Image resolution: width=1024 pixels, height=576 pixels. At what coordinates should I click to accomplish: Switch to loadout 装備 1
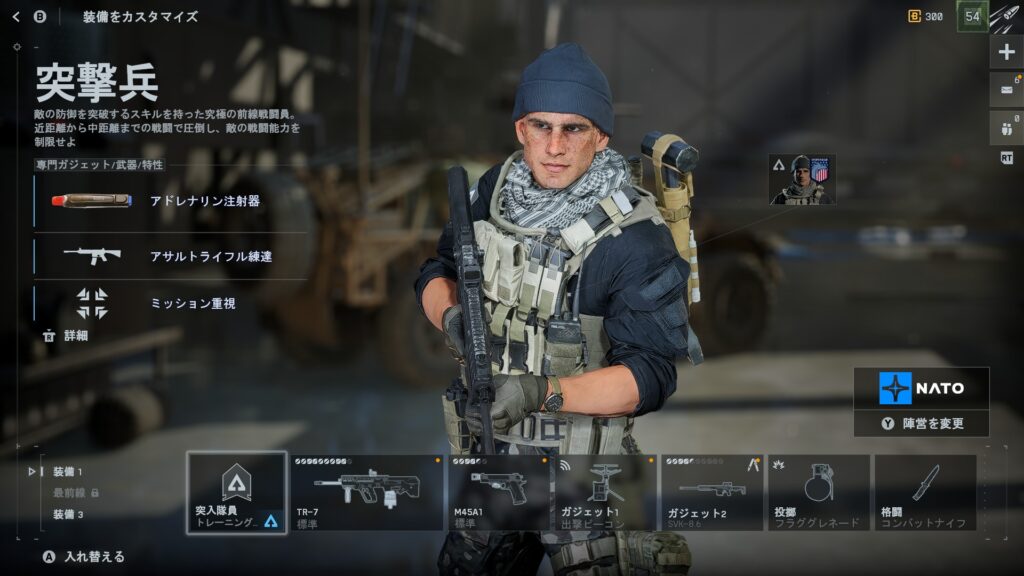click(68, 471)
